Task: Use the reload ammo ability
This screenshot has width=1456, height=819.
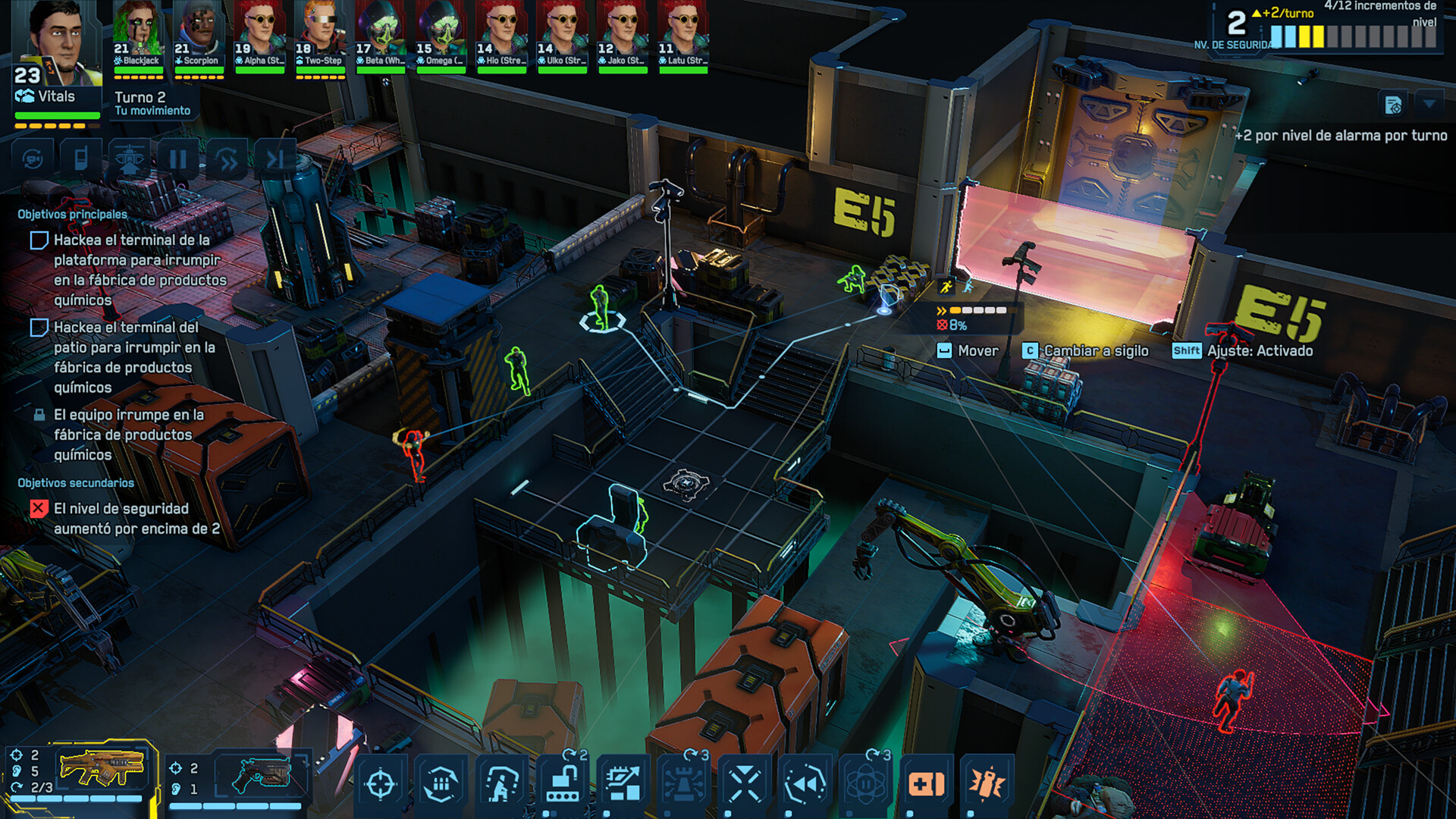Action: [x=441, y=784]
